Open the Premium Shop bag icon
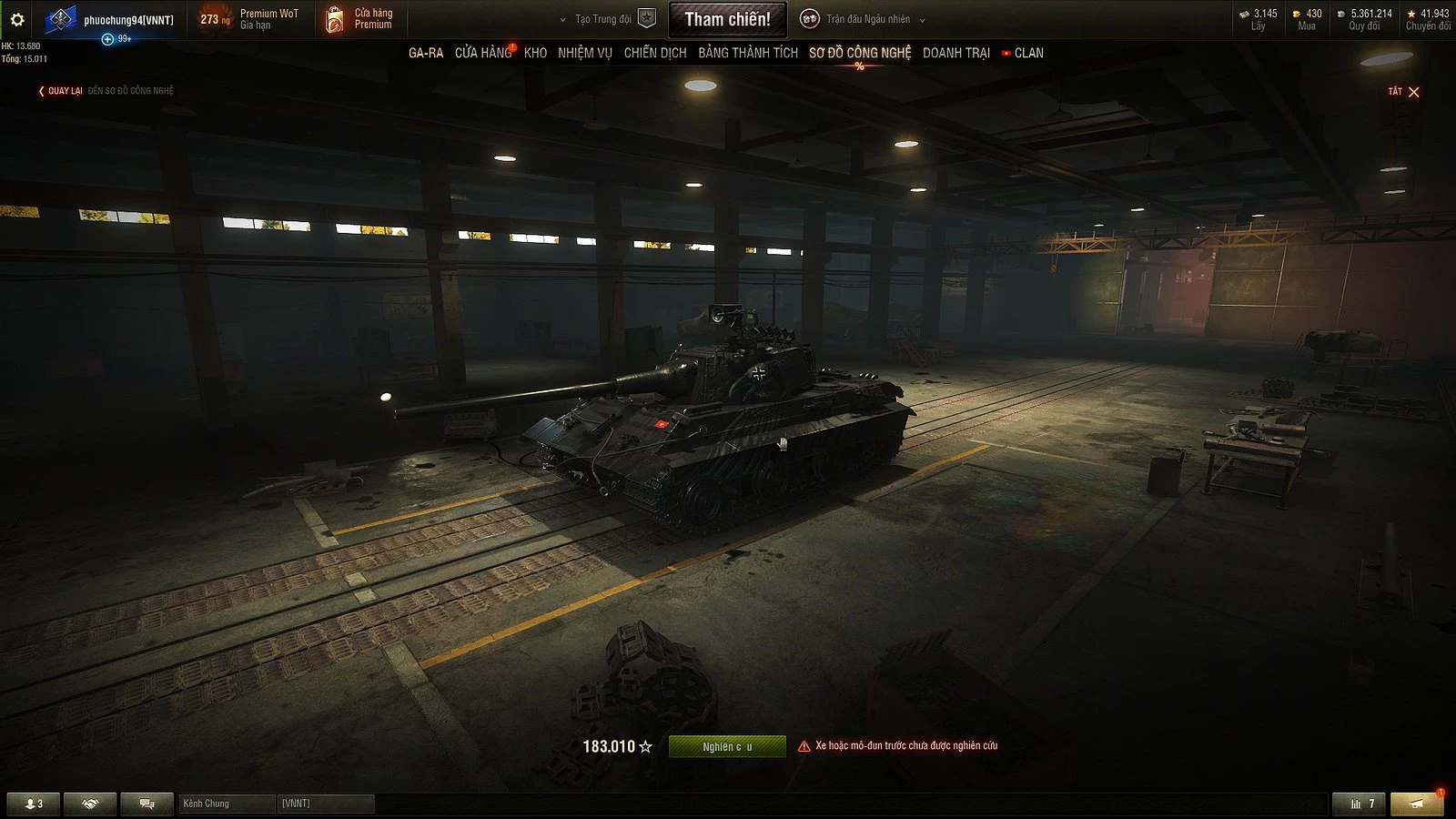 [336, 18]
